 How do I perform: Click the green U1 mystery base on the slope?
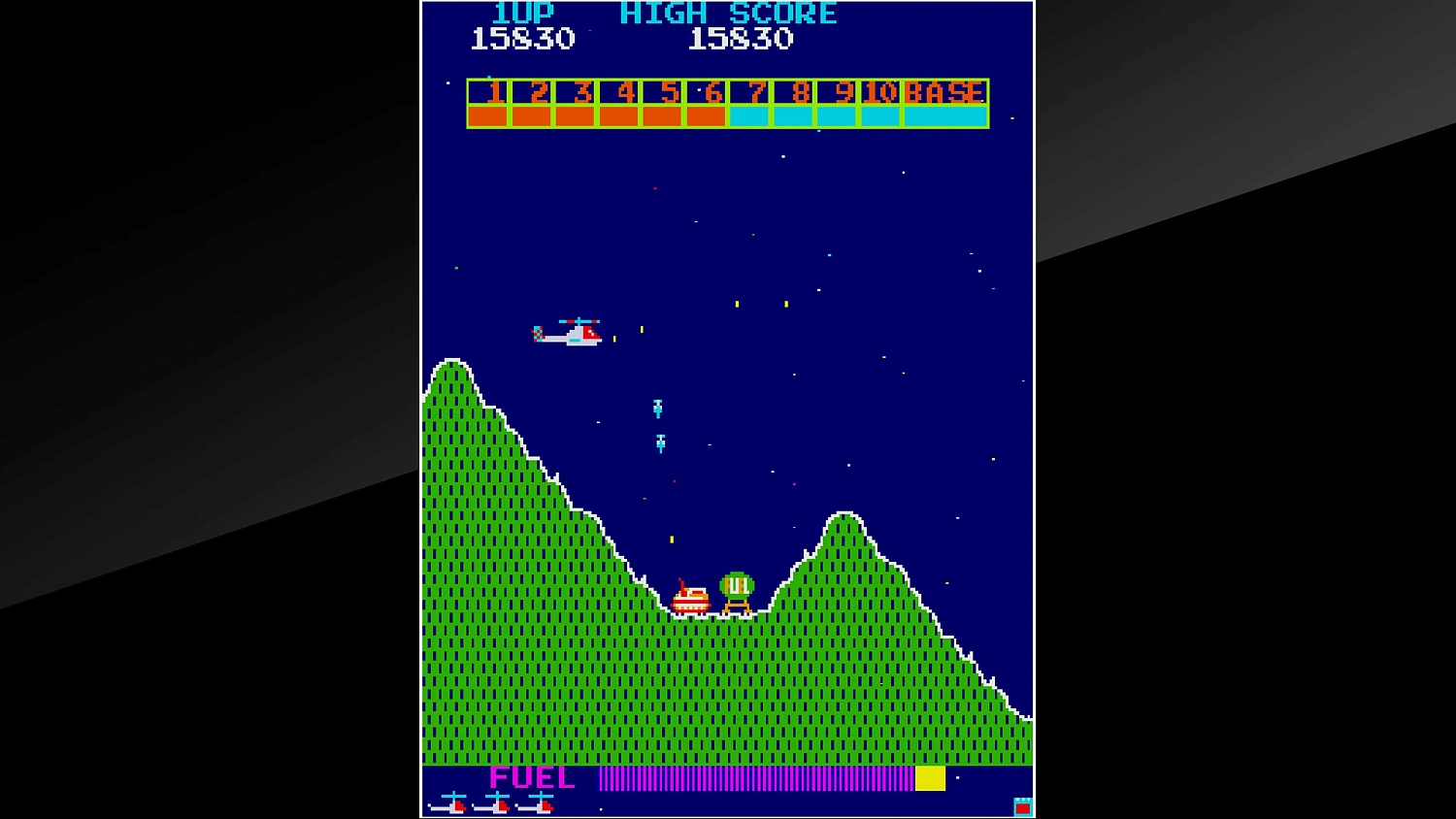point(736,584)
